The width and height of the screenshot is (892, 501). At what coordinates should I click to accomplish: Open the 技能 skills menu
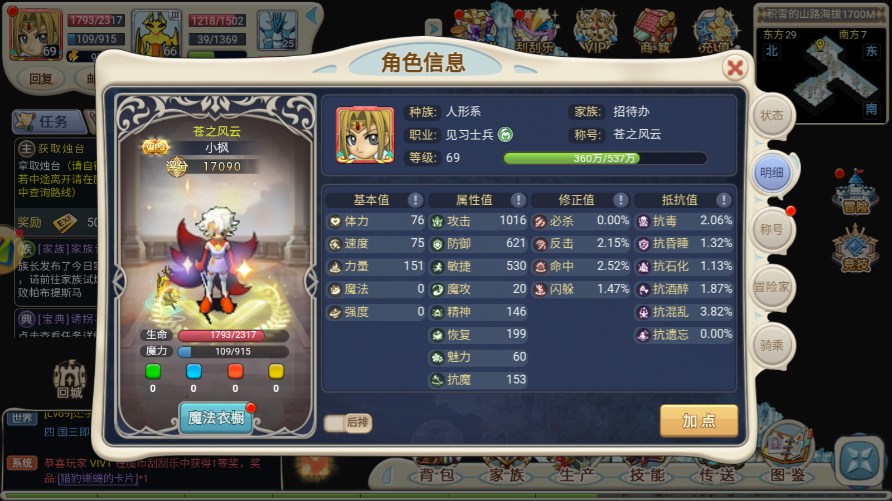(x=647, y=474)
